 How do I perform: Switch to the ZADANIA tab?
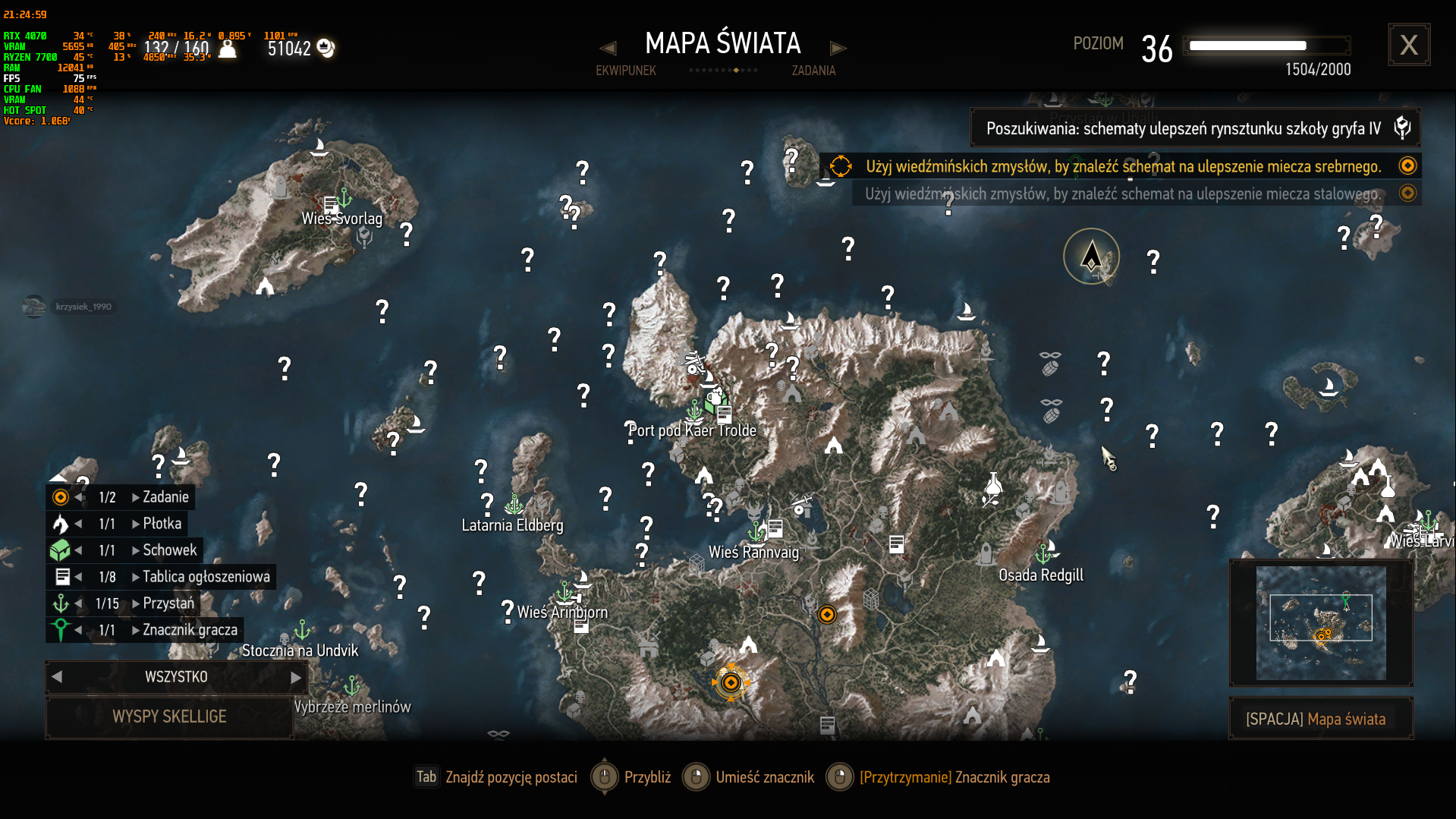click(813, 71)
